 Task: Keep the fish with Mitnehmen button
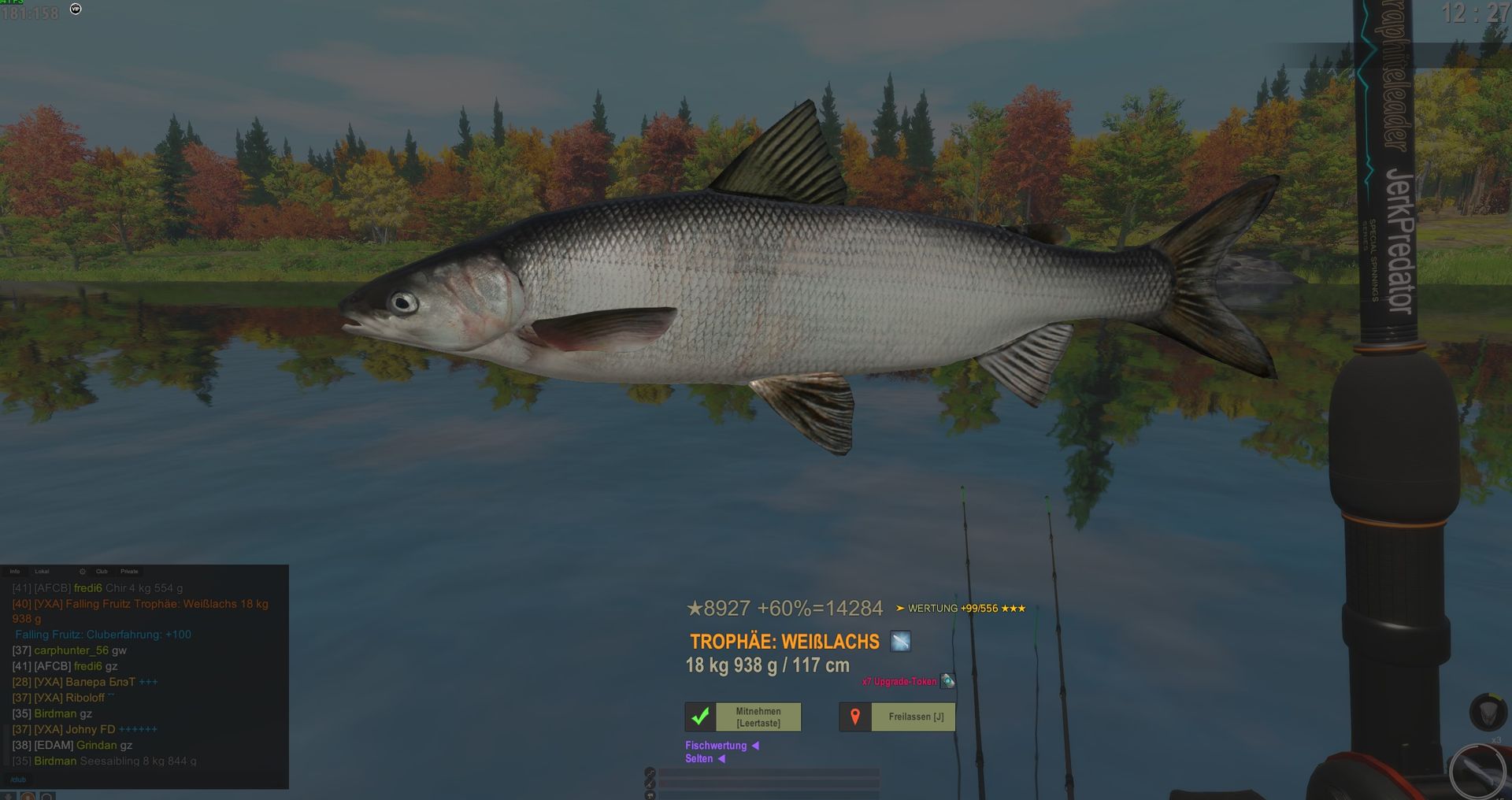(x=743, y=717)
